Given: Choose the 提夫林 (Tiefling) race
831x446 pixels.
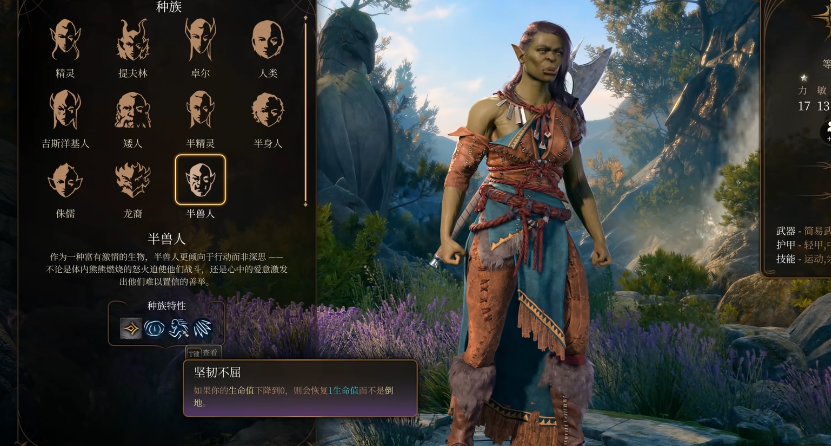Looking at the screenshot, I should pos(133,40).
